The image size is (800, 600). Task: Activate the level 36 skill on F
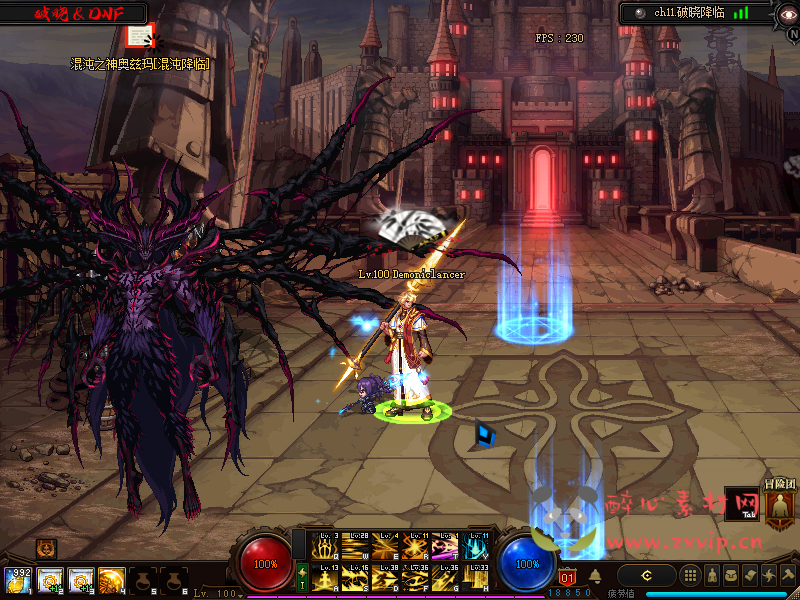point(415,578)
